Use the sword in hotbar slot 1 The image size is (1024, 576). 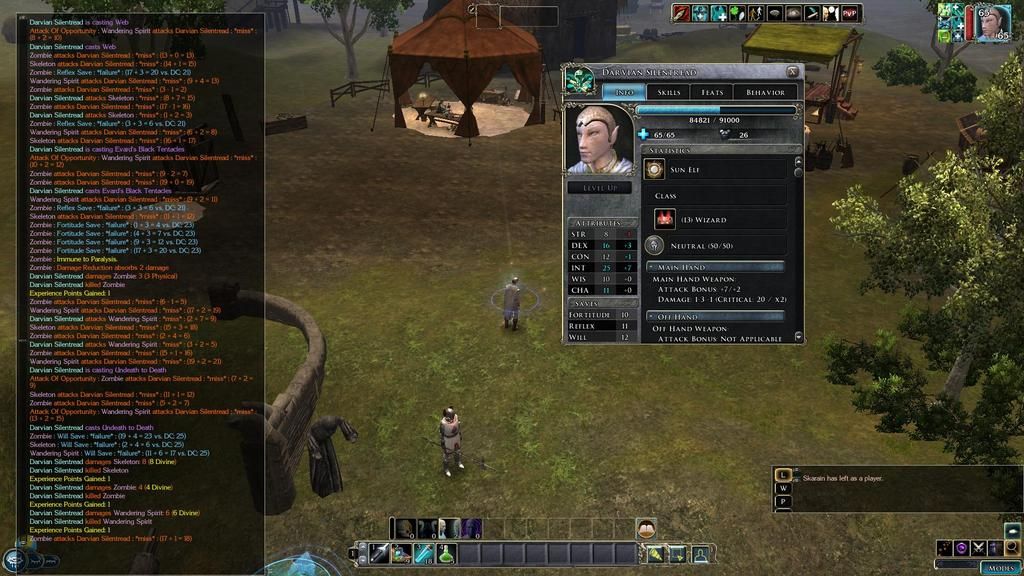[379, 553]
